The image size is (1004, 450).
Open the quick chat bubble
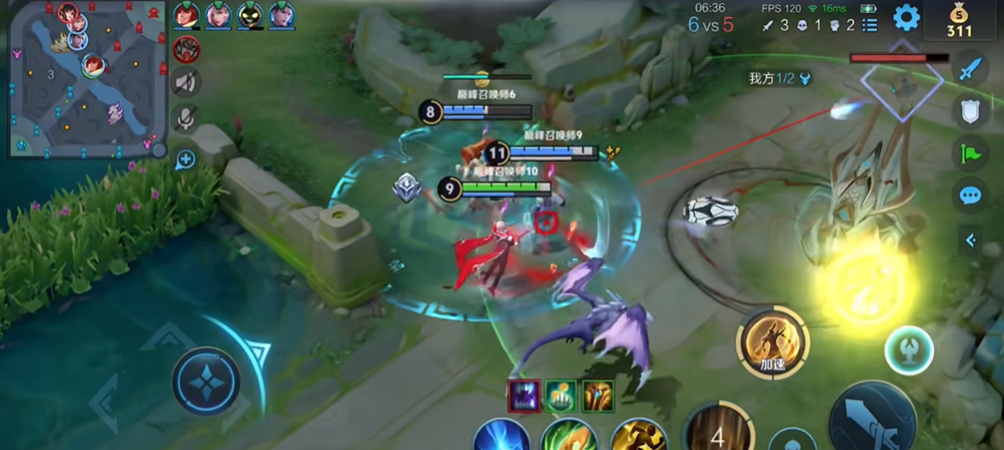pyautogui.click(x=970, y=195)
